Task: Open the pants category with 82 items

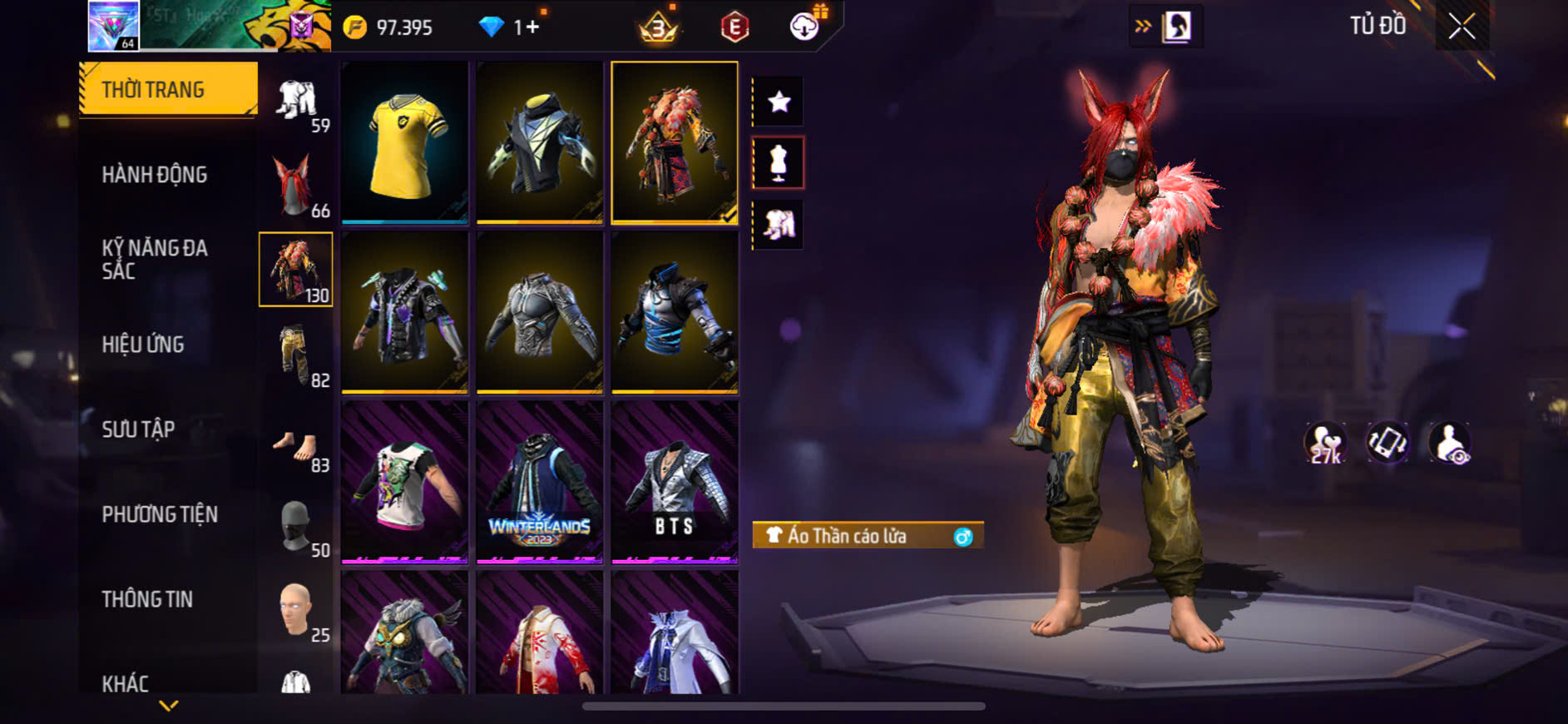Action: pyautogui.click(x=296, y=355)
